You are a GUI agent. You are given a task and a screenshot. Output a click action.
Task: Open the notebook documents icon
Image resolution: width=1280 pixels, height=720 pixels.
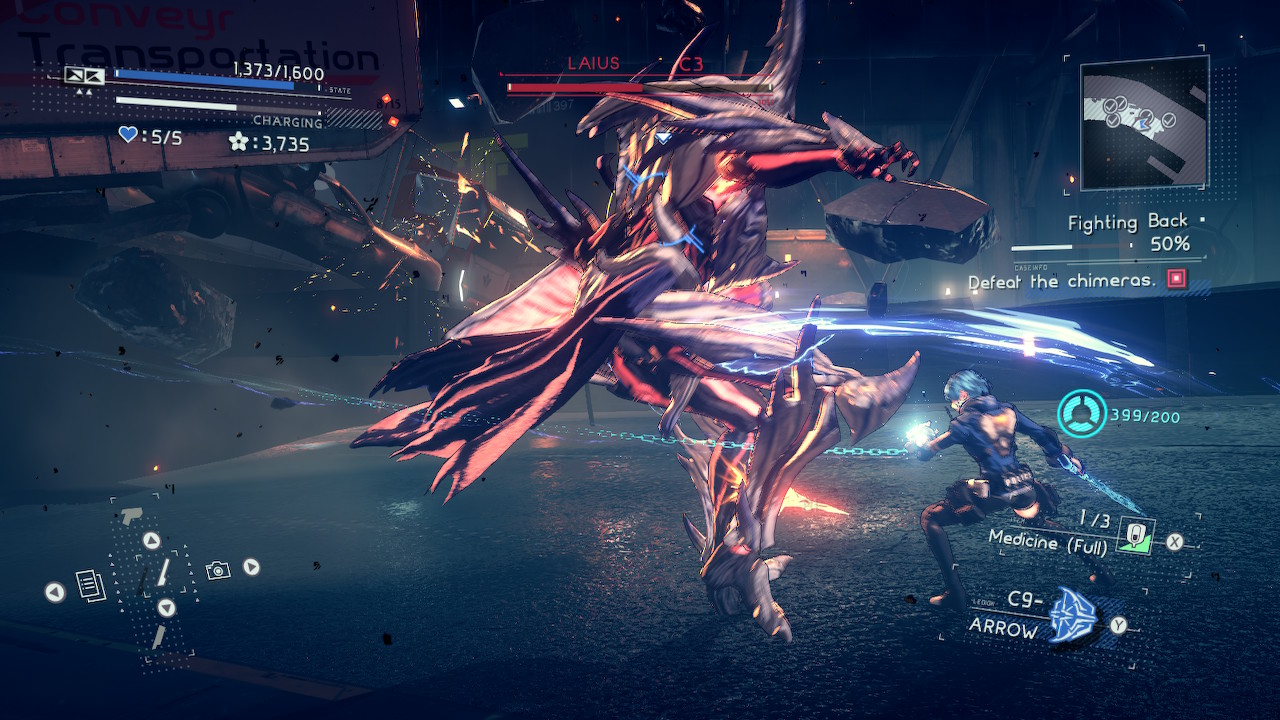click(x=91, y=586)
